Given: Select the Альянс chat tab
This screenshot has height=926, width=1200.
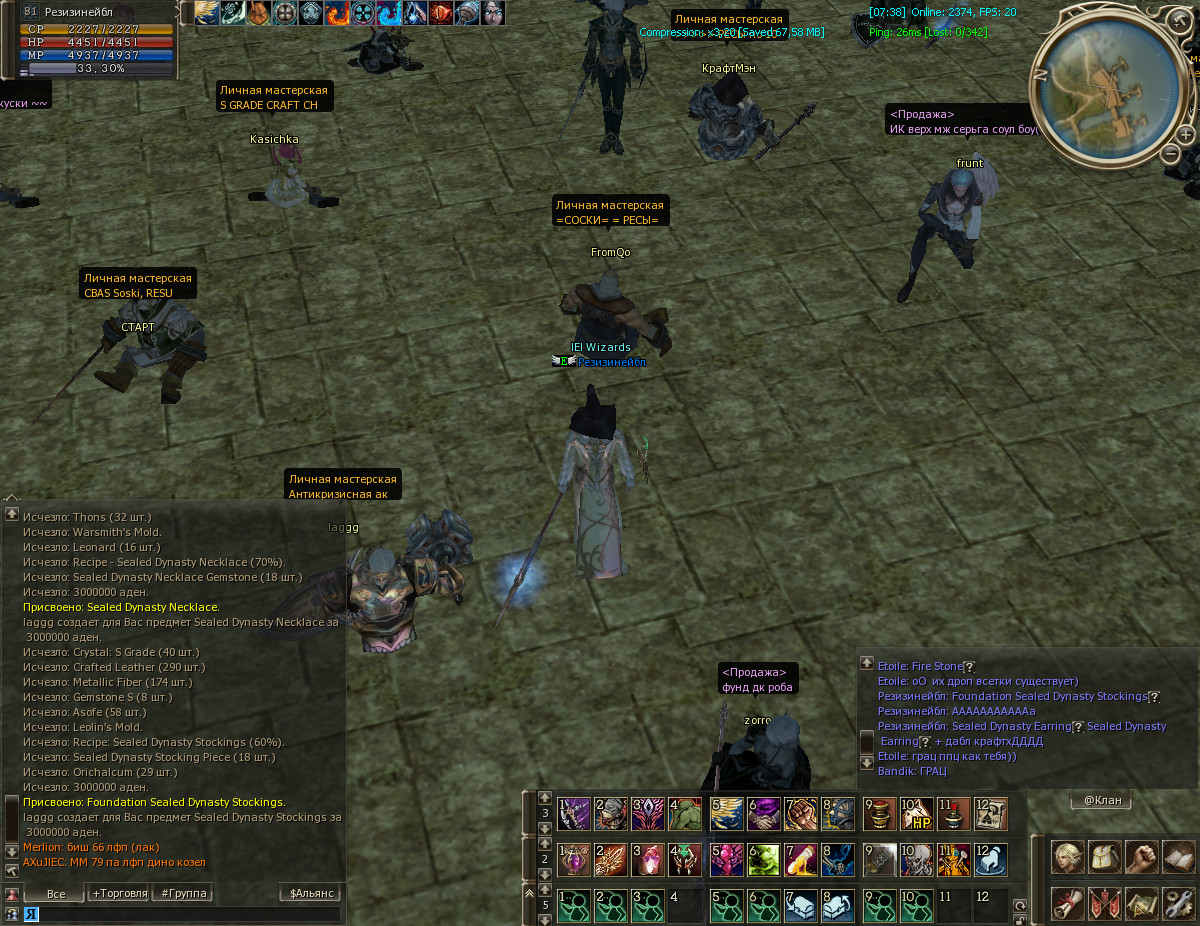Looking at the screenshot, I should click(x=311, y=893).
